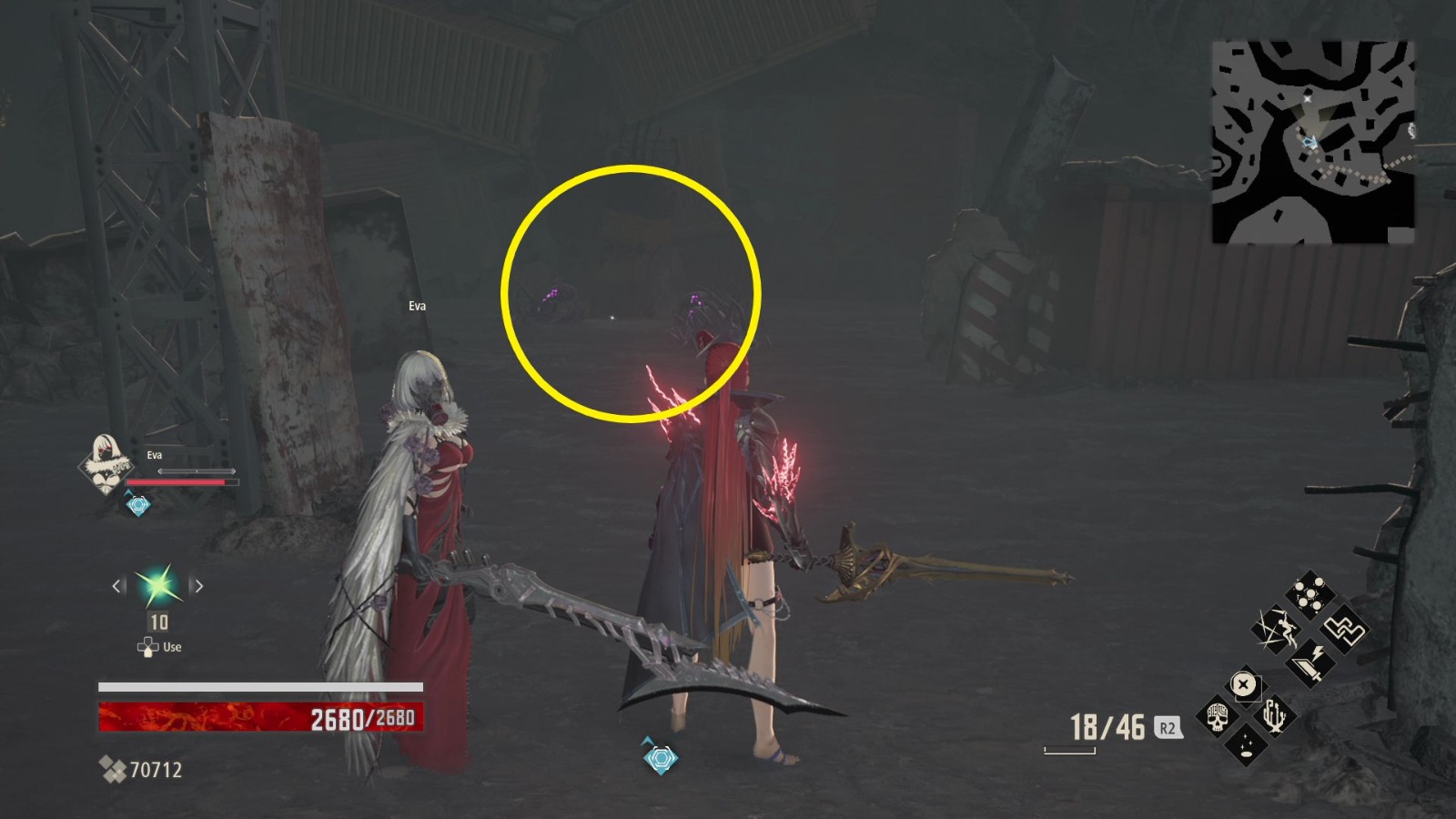The height and width of the screenshot is (819, 1456).
Task: Select the dice-dots gift icon
Action: click(x=1309, y=592)
